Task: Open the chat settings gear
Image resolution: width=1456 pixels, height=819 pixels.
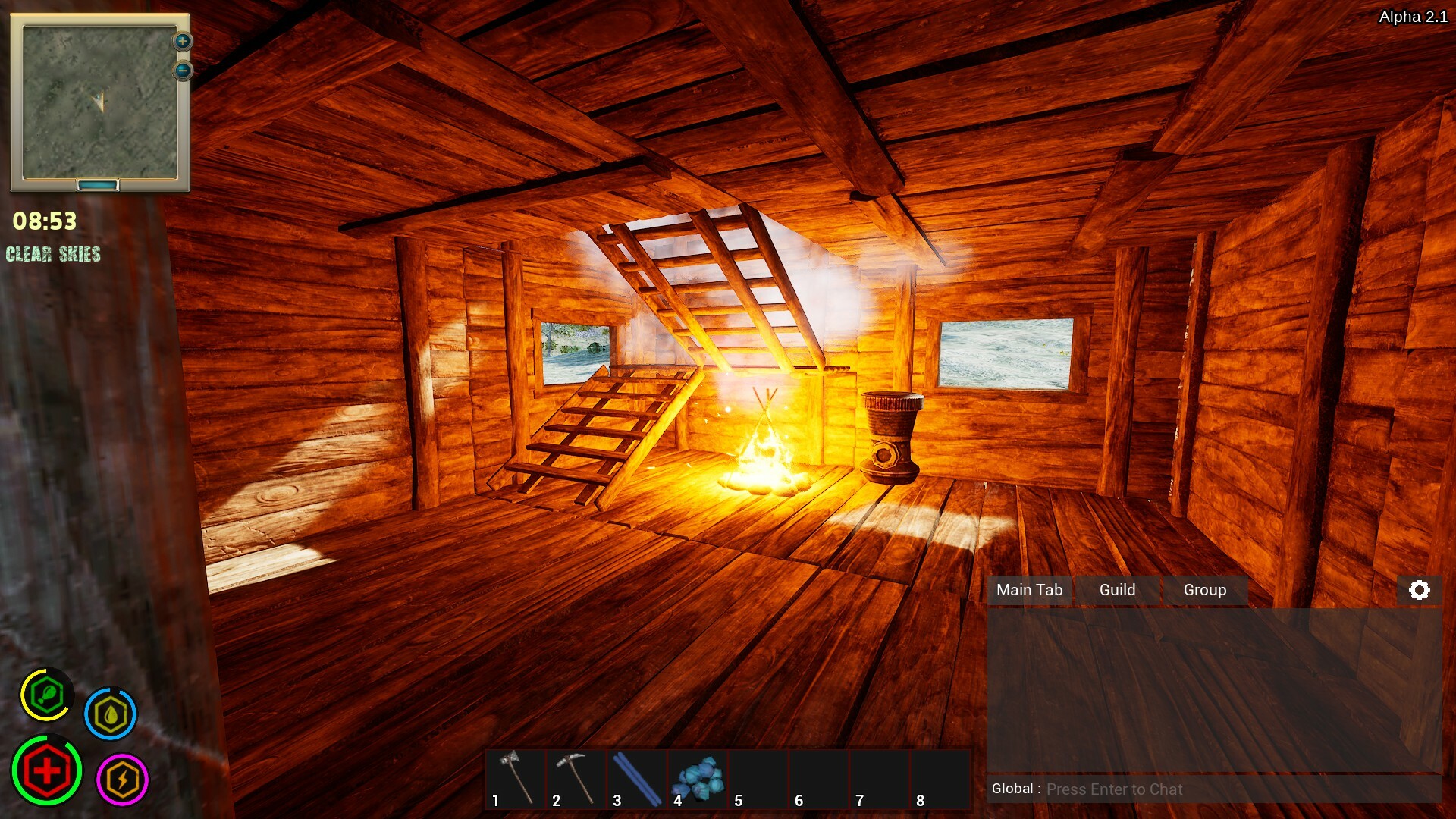Action: [x=1420, y=590]
